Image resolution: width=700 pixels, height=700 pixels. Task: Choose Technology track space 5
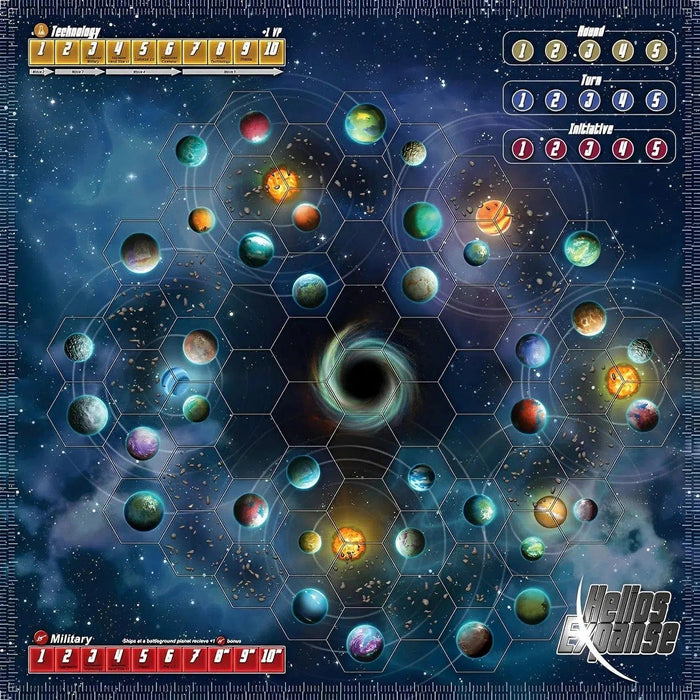pyautogui.click(x=143, y=50)
